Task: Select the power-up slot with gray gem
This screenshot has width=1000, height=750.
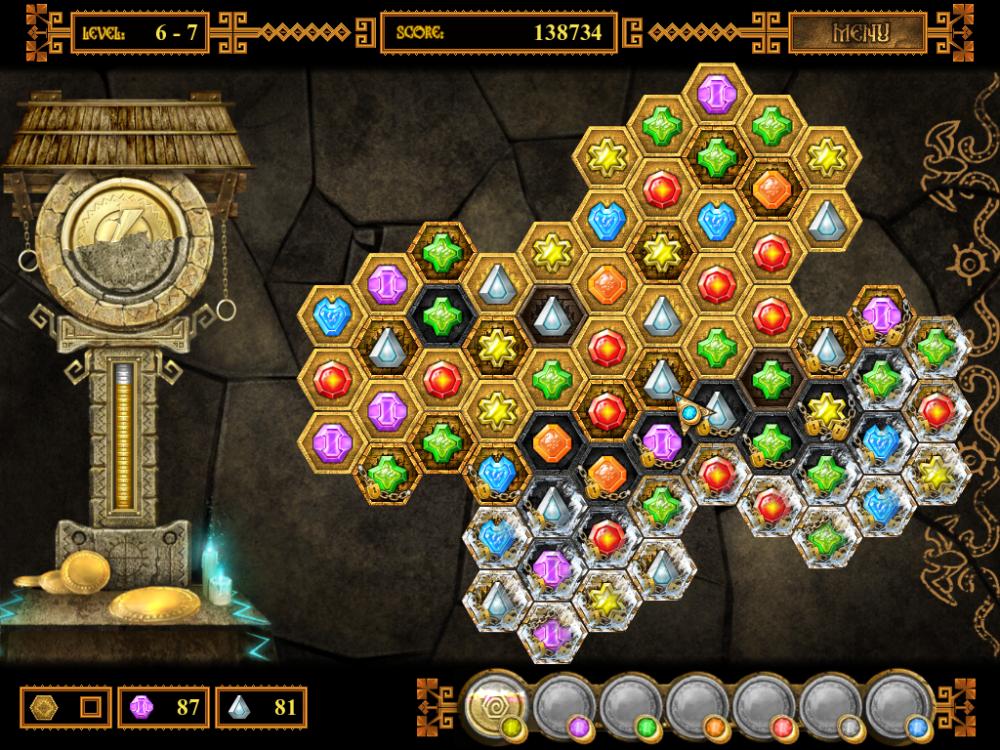Action: 830,705
